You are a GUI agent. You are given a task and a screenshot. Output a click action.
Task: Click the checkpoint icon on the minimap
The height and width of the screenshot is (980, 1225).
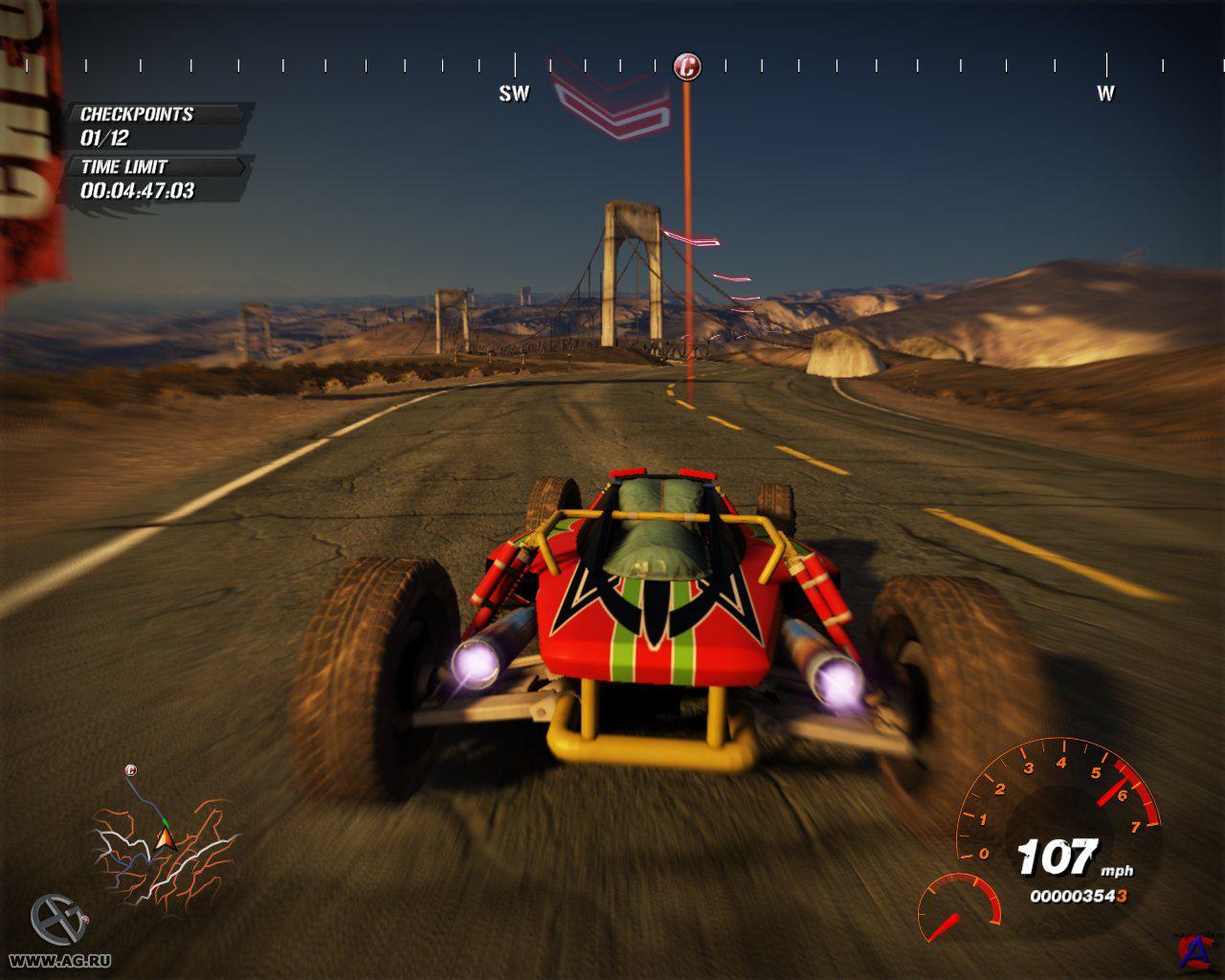point(131,770)
